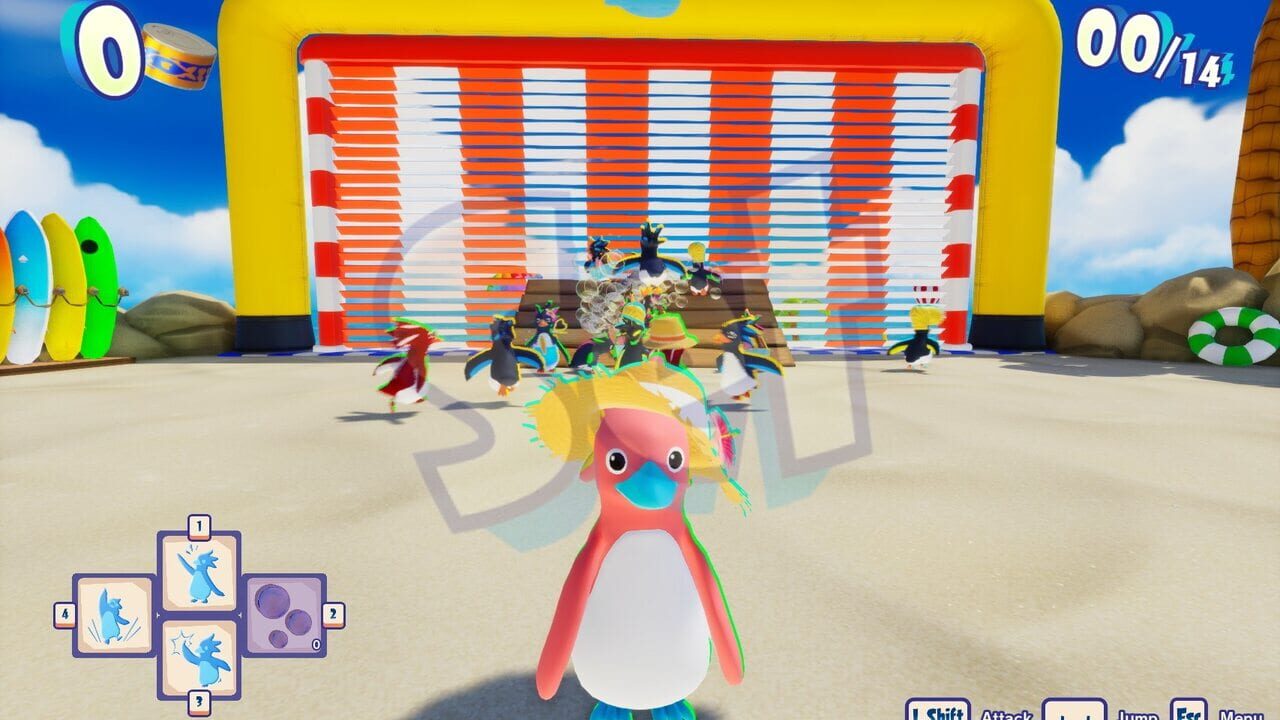This screenshot has height=720, width=1280.
Task: Expand the right arrow beside slot 2
Action: coord(240,615)
